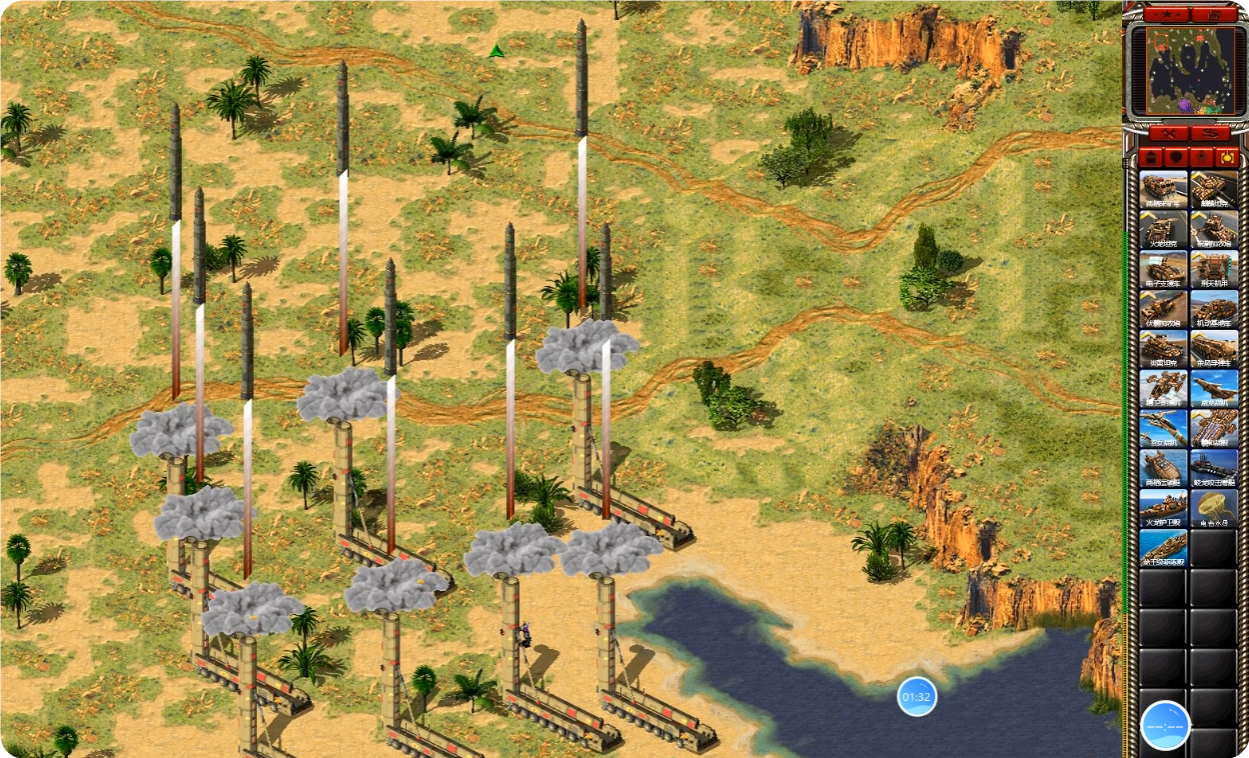Select the 机动基地车 mobile base vehicle

(x=1214, y=309)
